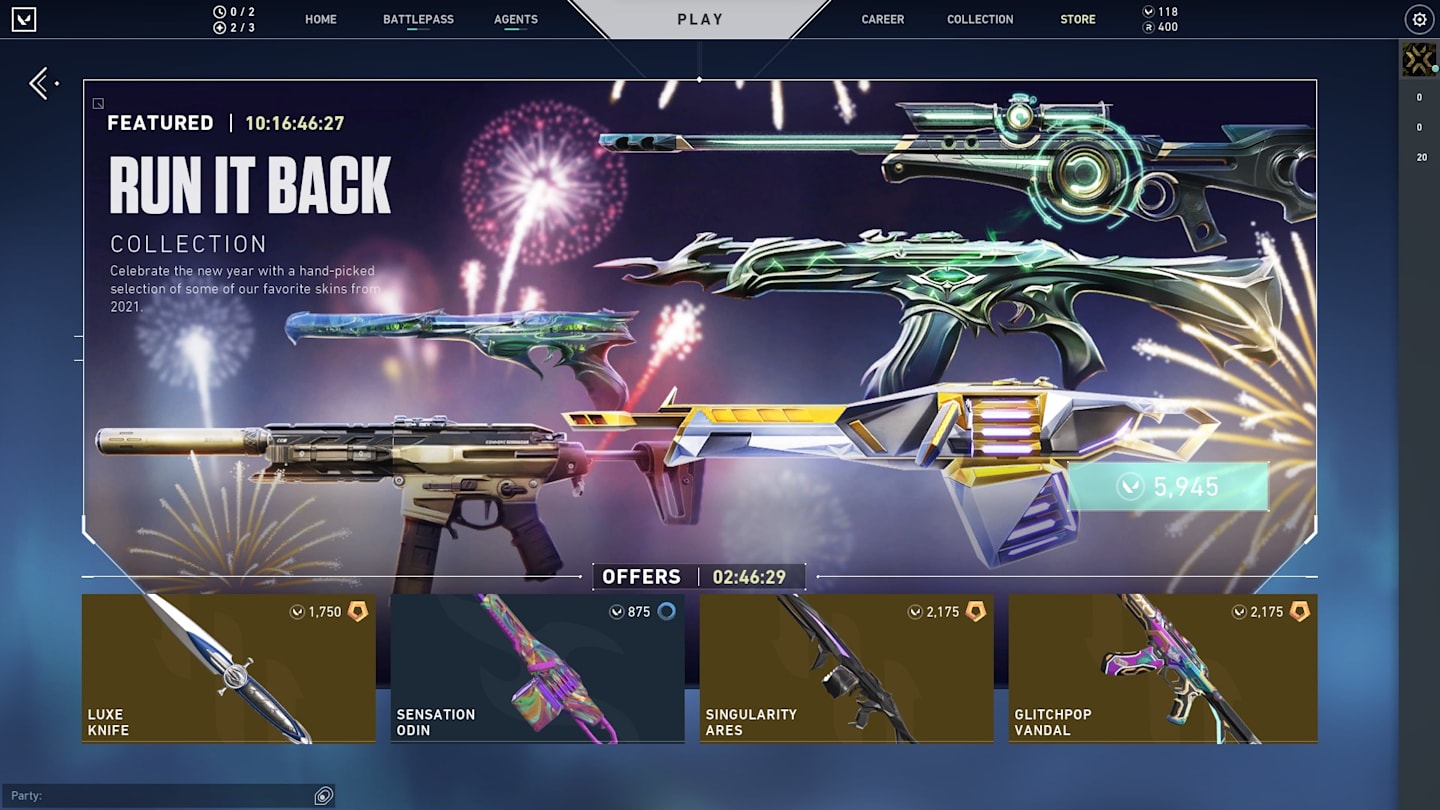Click the Radianite Points icon showing 400
The width and height of the screenshot is (1440, 810).
coord(1147,27)
